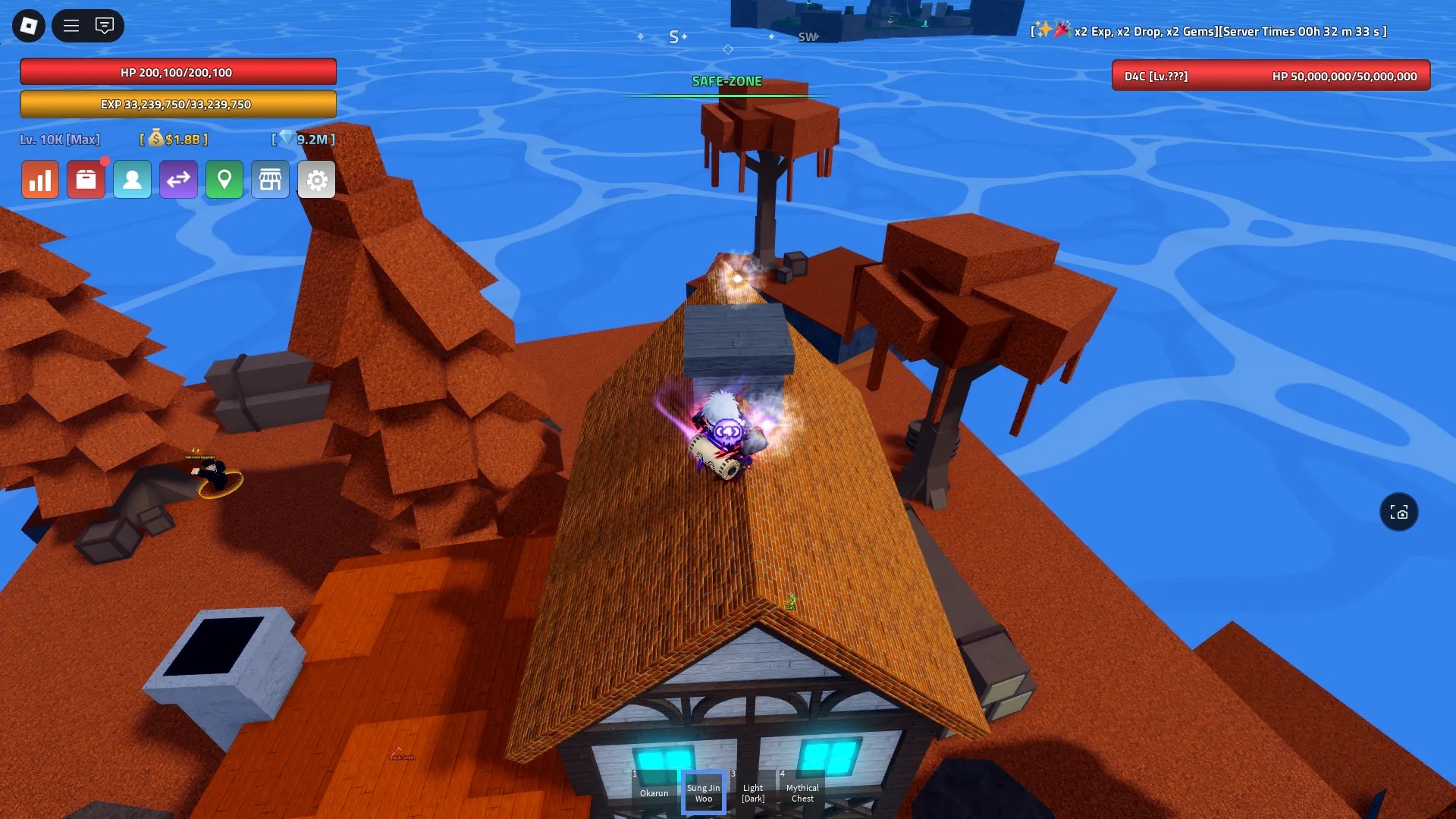Equip Okarun from hotbar slot 1
The height and width of the screenshot is (819, 1456).
654,792
